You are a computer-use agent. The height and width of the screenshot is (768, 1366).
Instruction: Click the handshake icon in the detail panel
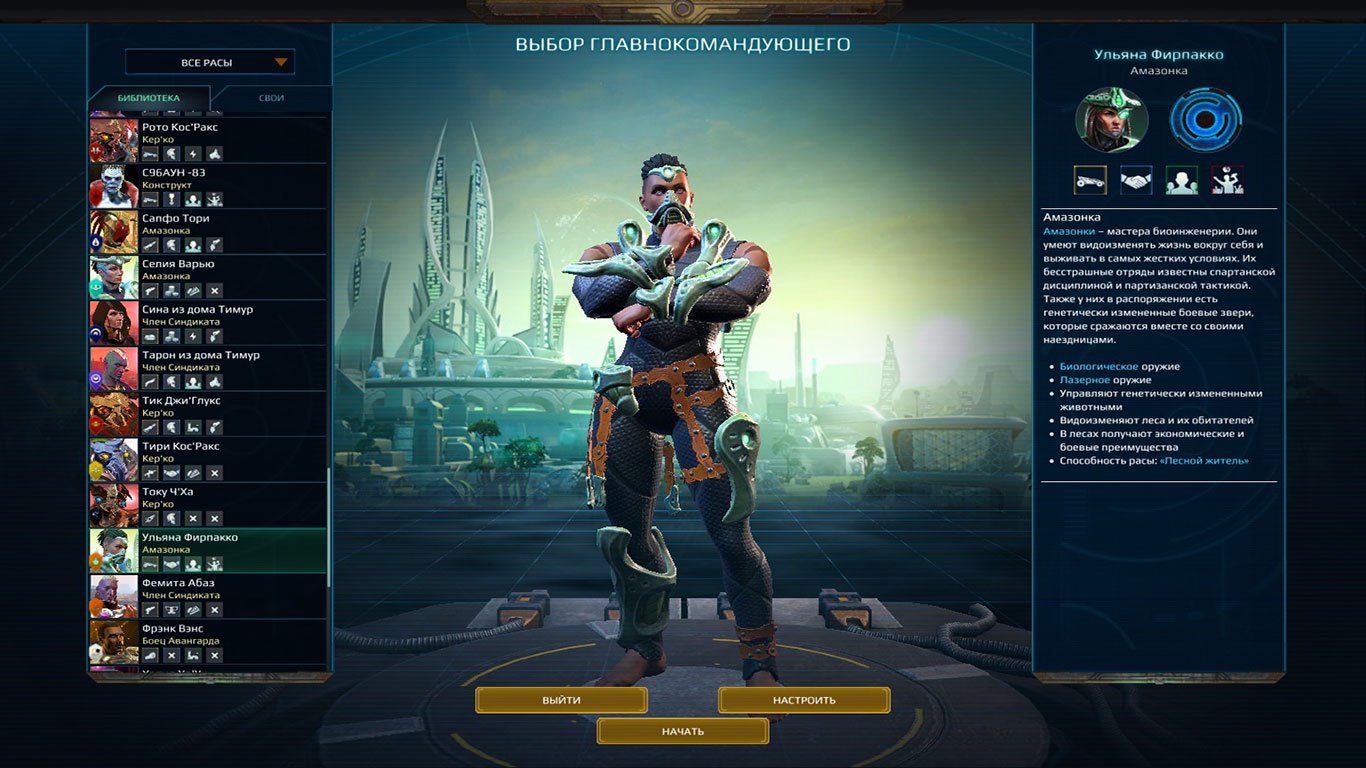coord(1135,180)
